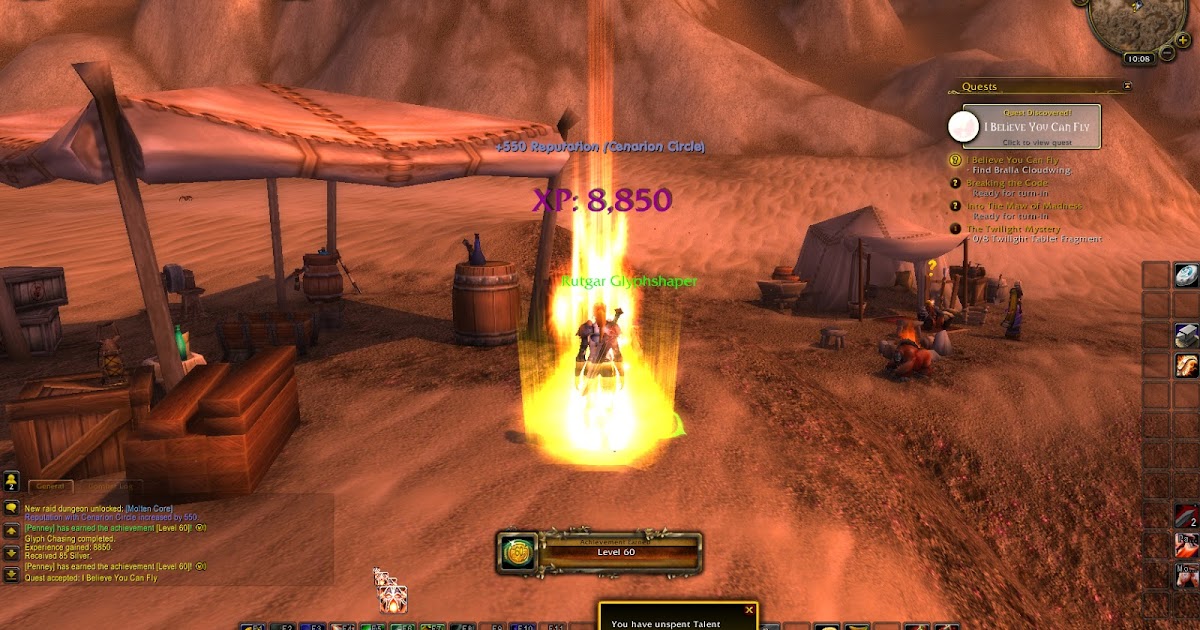
Task: Select Into The Maw of Madness quest
Action: [x=1023, y=206]
